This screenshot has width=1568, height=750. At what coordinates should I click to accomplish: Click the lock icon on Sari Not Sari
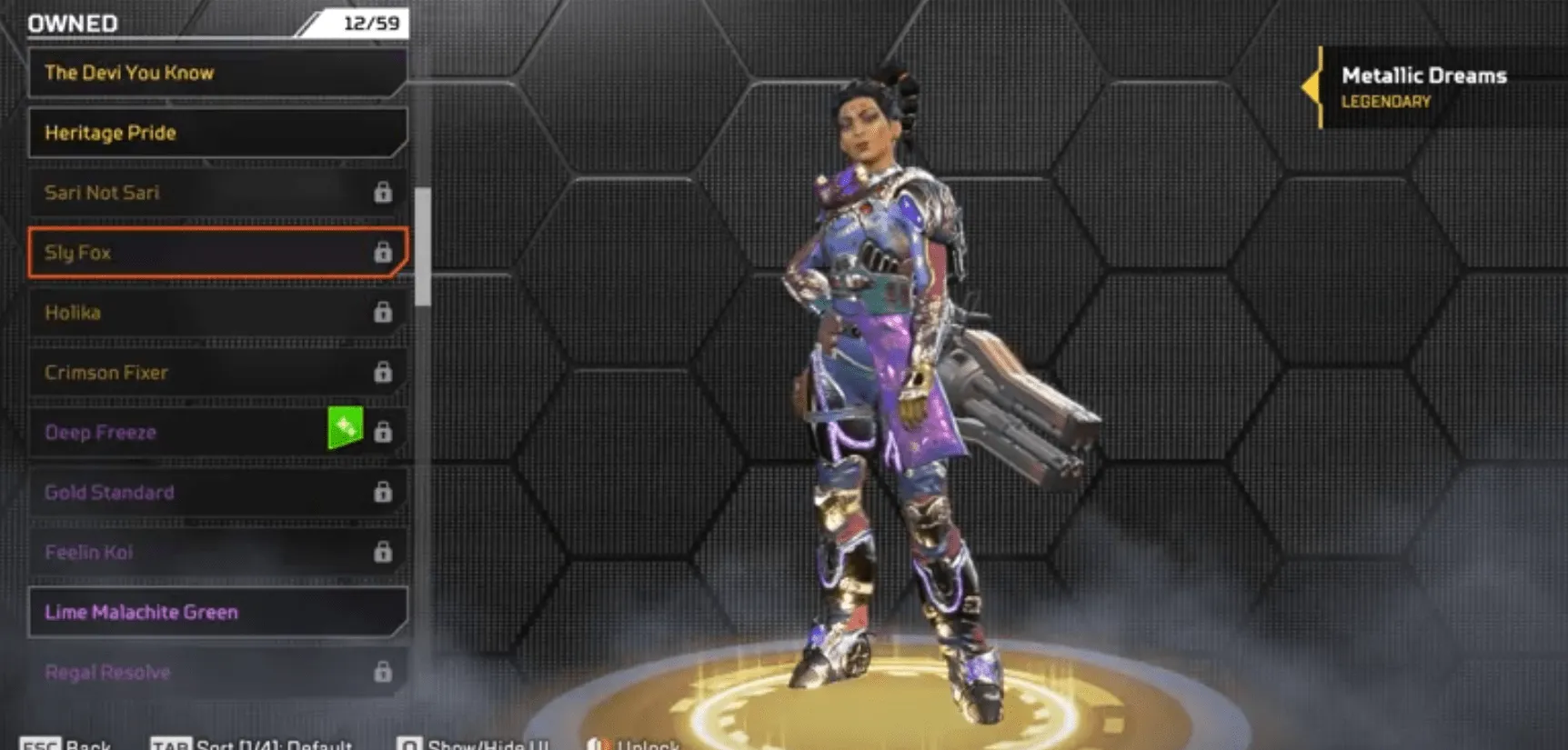[x=385, y=193]
